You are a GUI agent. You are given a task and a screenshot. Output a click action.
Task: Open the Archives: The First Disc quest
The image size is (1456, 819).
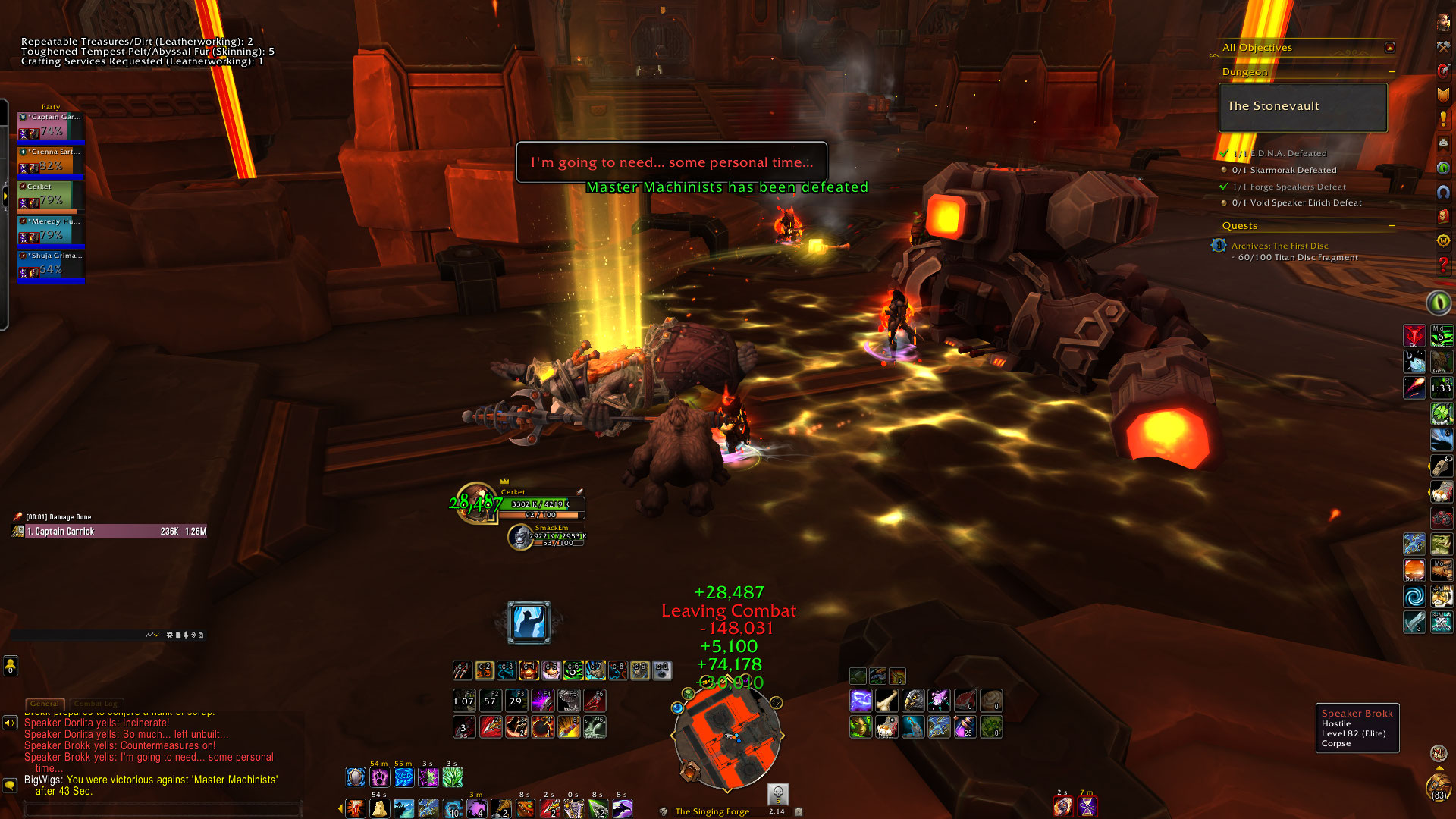click(1279, 246)
